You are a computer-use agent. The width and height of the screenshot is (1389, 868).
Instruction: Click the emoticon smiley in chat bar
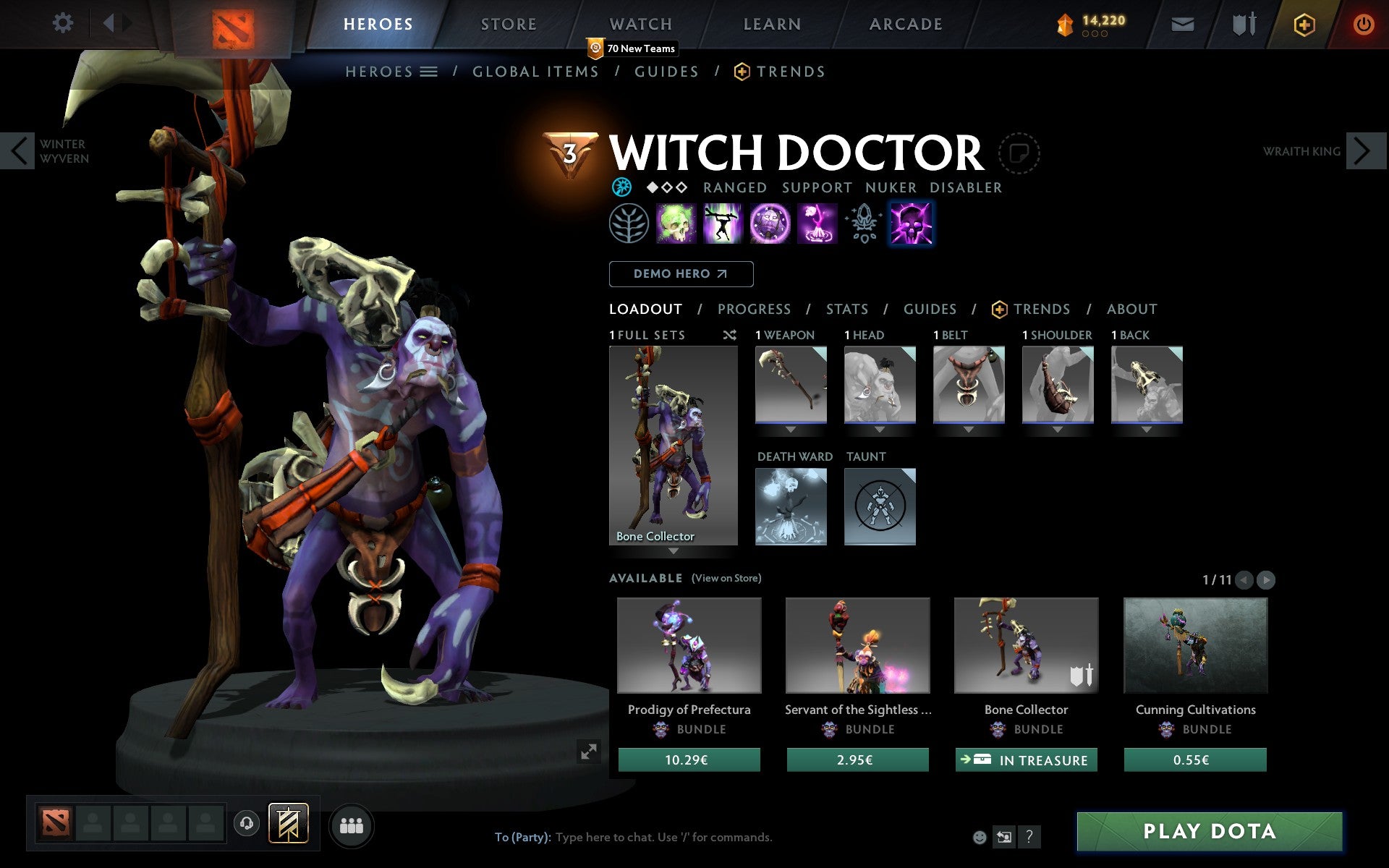980,838
